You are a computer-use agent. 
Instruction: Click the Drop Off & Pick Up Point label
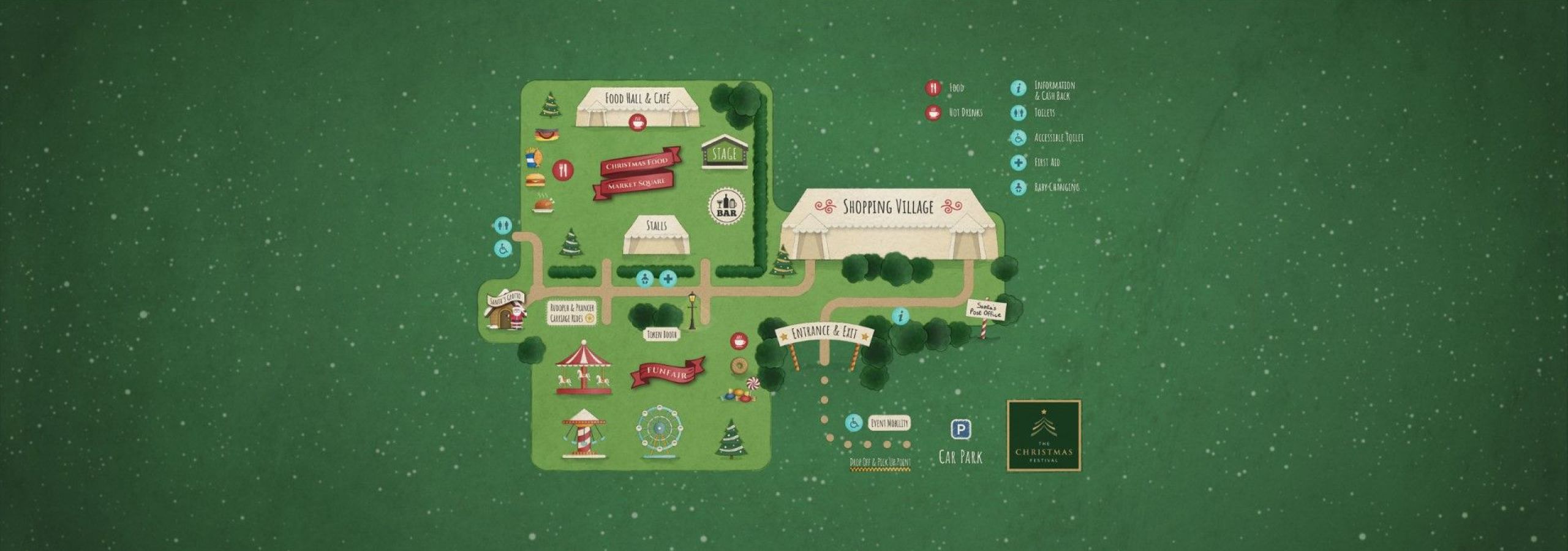[x=880, y=463]
